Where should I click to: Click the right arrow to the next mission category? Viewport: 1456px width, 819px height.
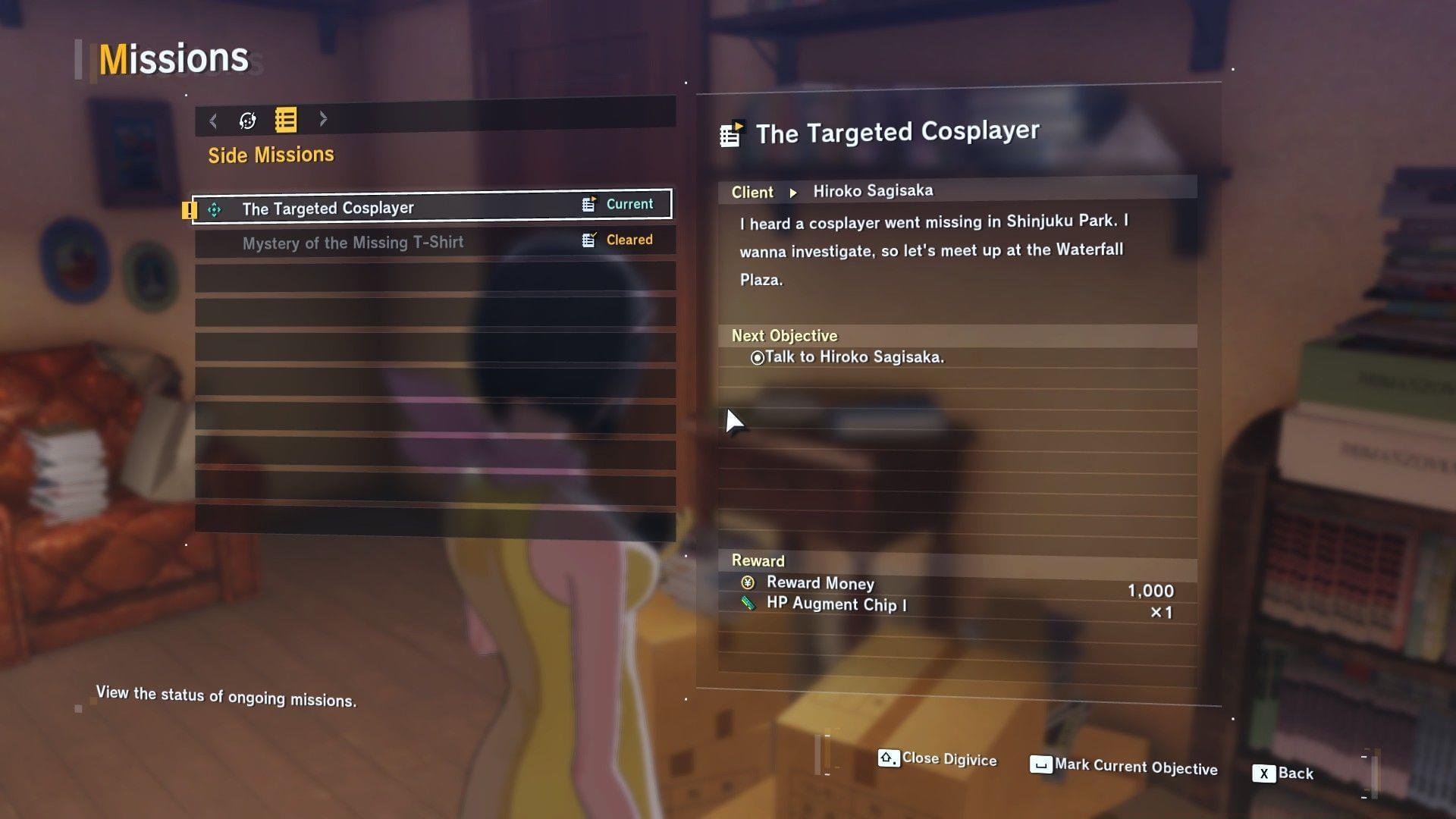(x=324, y=119)
